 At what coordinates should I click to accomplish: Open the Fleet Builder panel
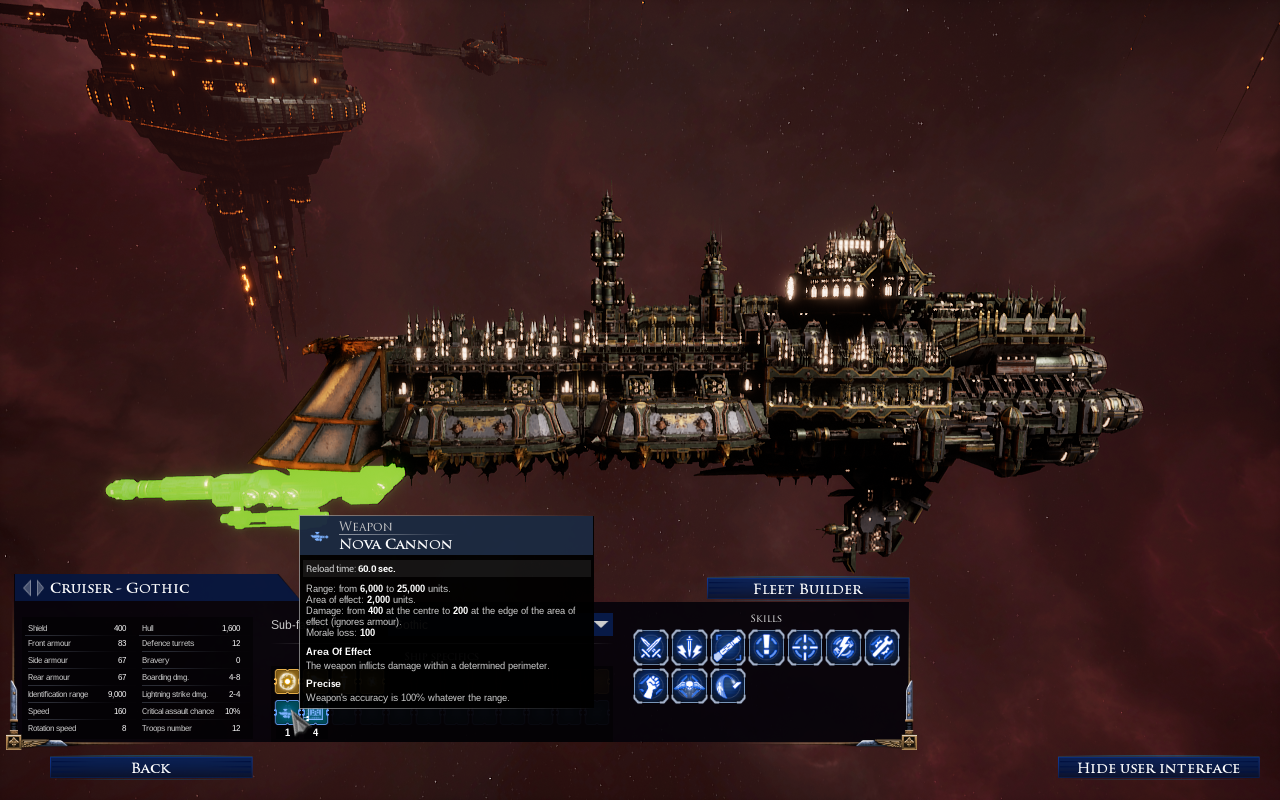coord(807,589)
